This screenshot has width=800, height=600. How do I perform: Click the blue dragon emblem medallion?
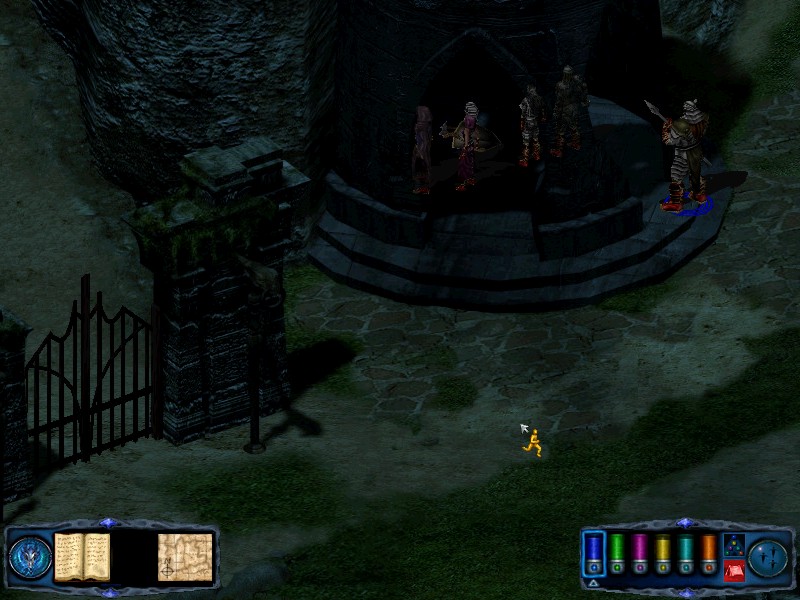tap(30, 558)
